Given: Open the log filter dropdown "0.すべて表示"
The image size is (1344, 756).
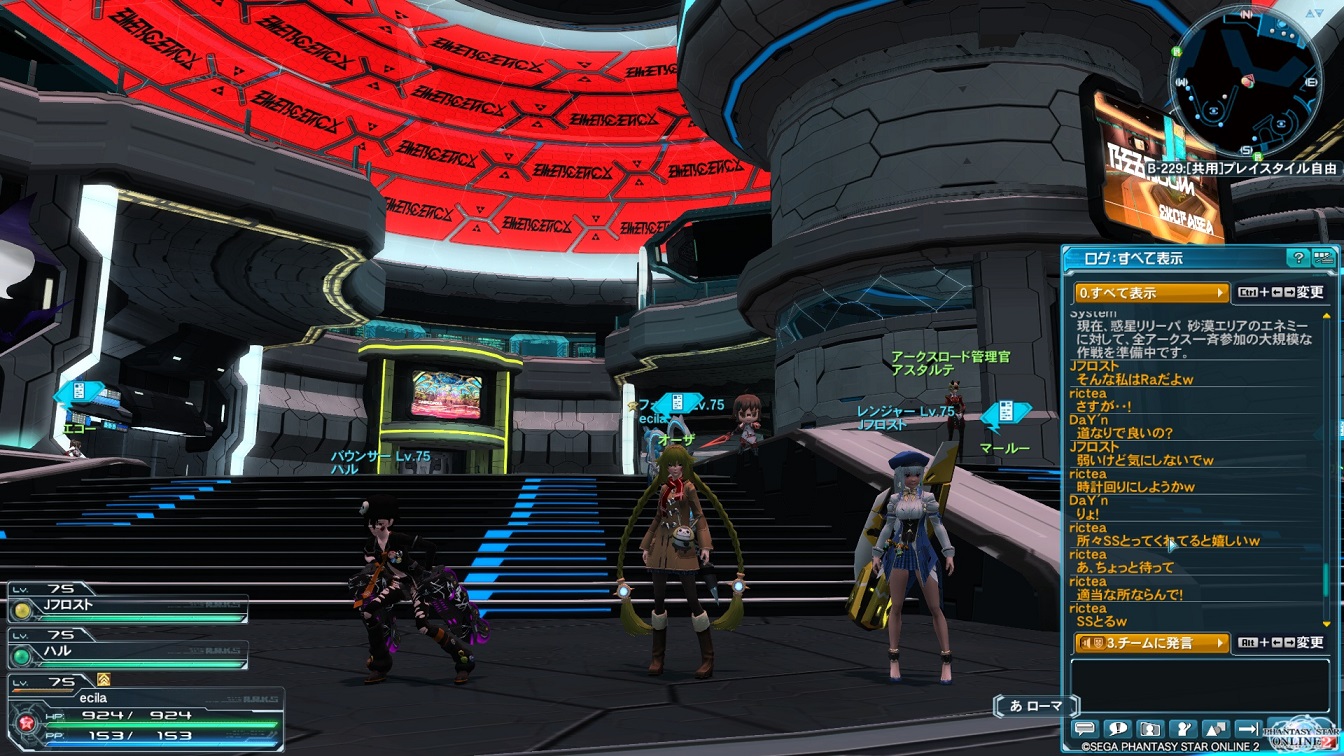Looking at the screenshot, I should tap(1151, 293).
